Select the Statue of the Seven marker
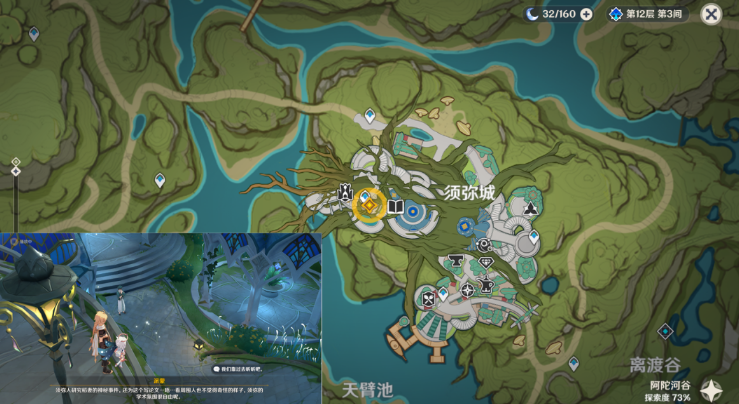Screen dimensions: 739x404 346,192
